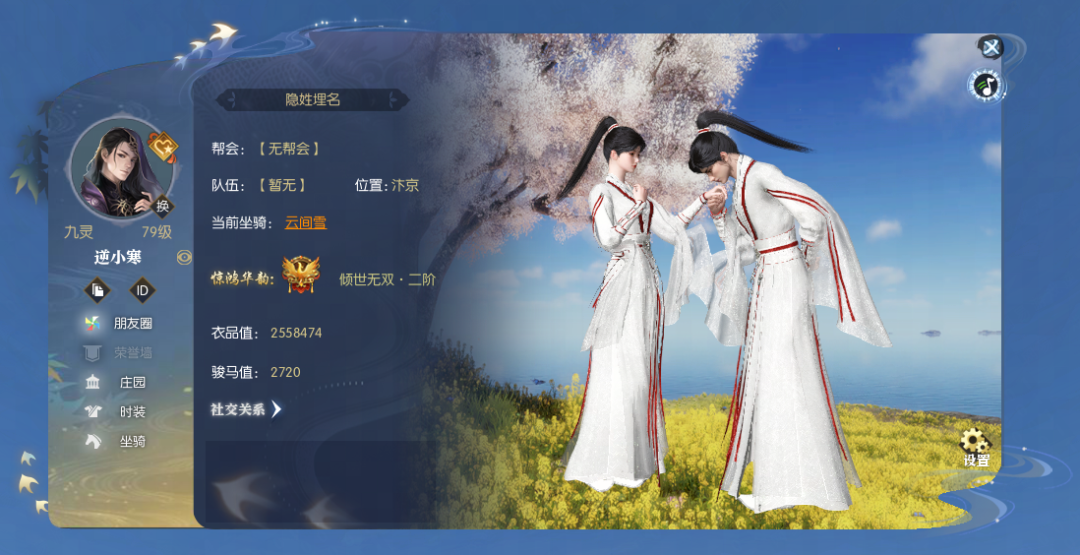This screenshot has width=1080, height=555.
Task: Open the 荣誉墙 honor wall entry
Action: pos(120,353)
